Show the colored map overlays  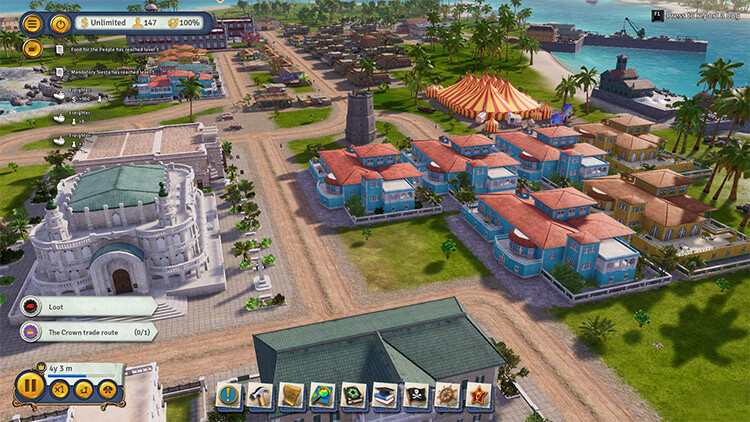coord(323,396)
